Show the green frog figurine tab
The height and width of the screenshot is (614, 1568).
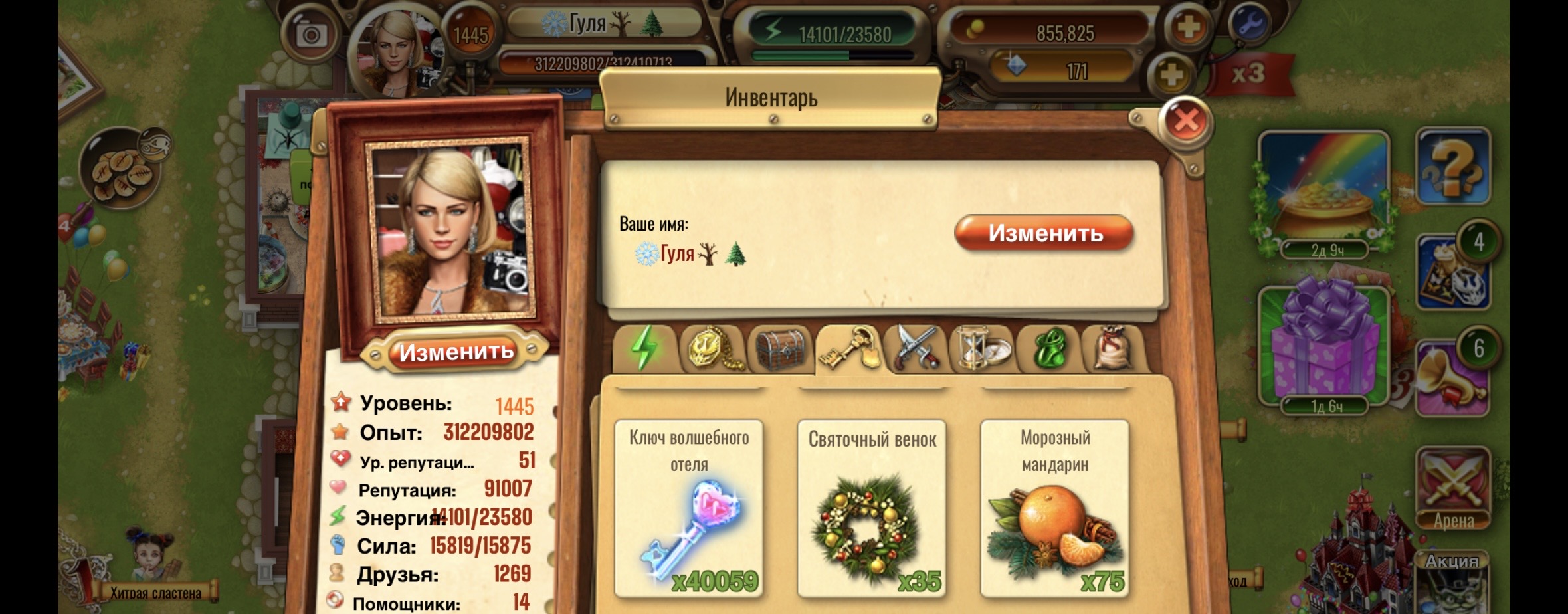(1050, 348)
